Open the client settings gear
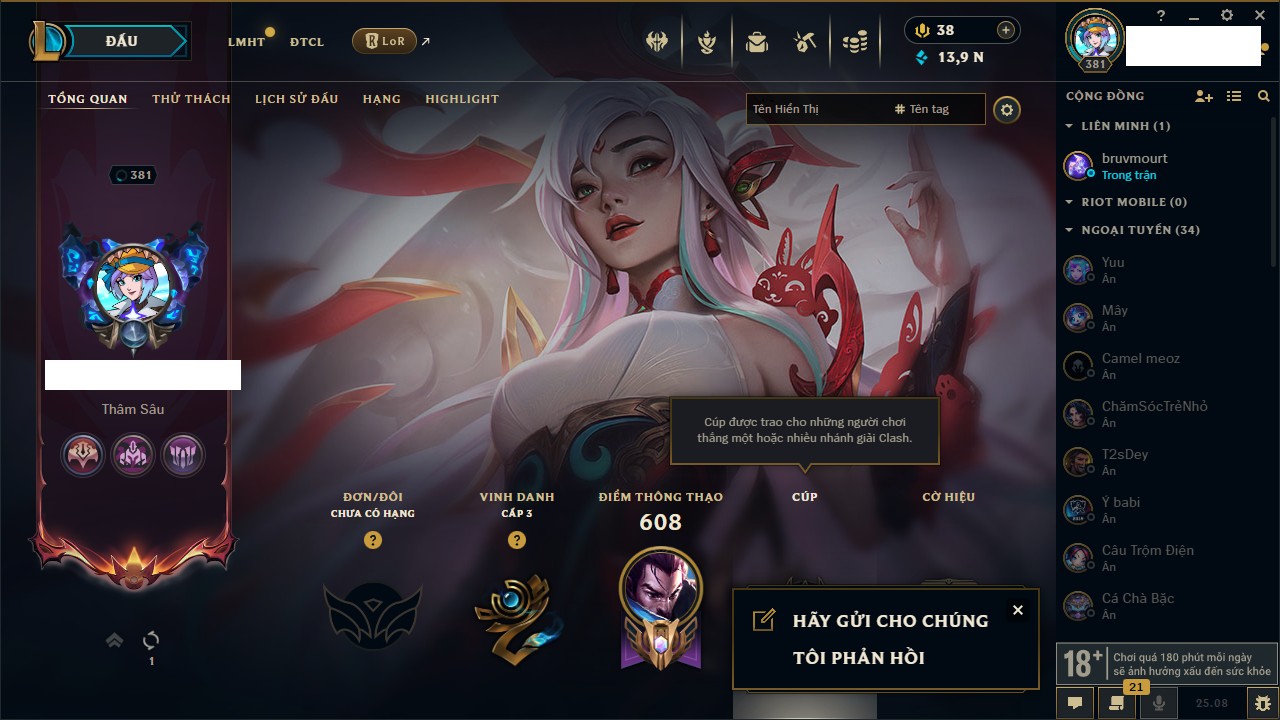This screenshot has height=720, width=1280. pyautogui.click(x=1227, y=16)
